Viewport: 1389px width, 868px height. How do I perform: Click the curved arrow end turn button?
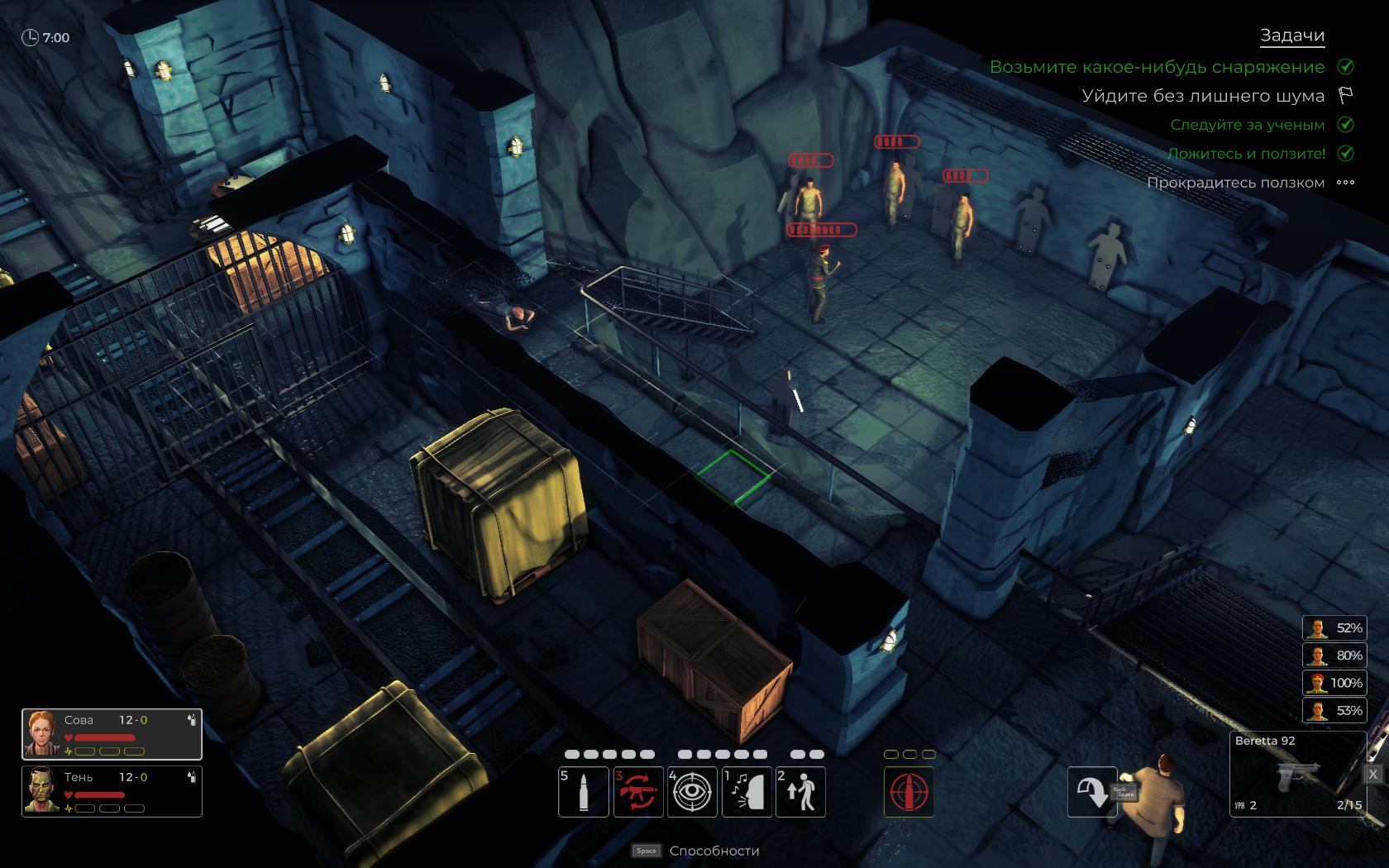(1091, 792)
